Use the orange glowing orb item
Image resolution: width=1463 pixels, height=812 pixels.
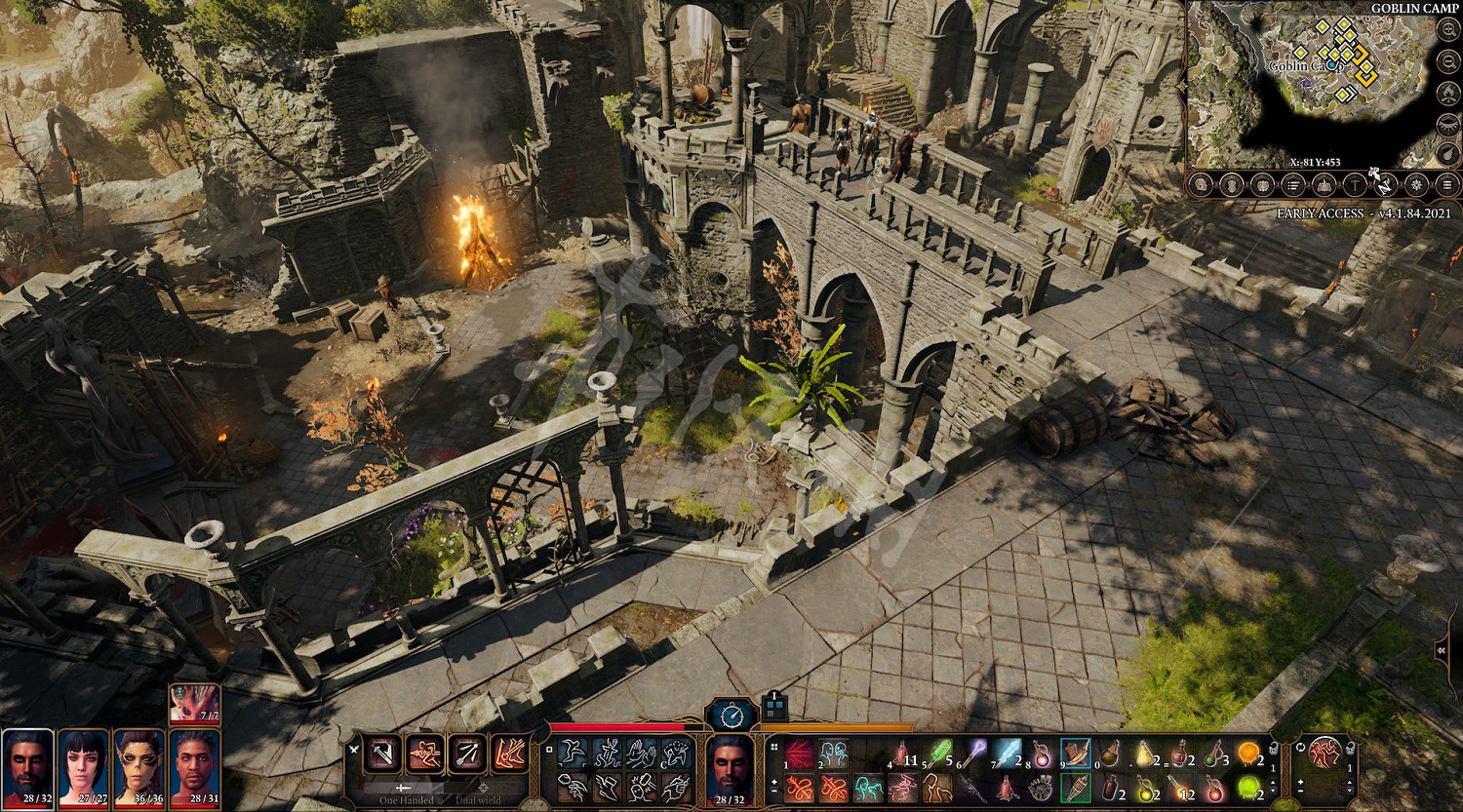(1247, 754)
